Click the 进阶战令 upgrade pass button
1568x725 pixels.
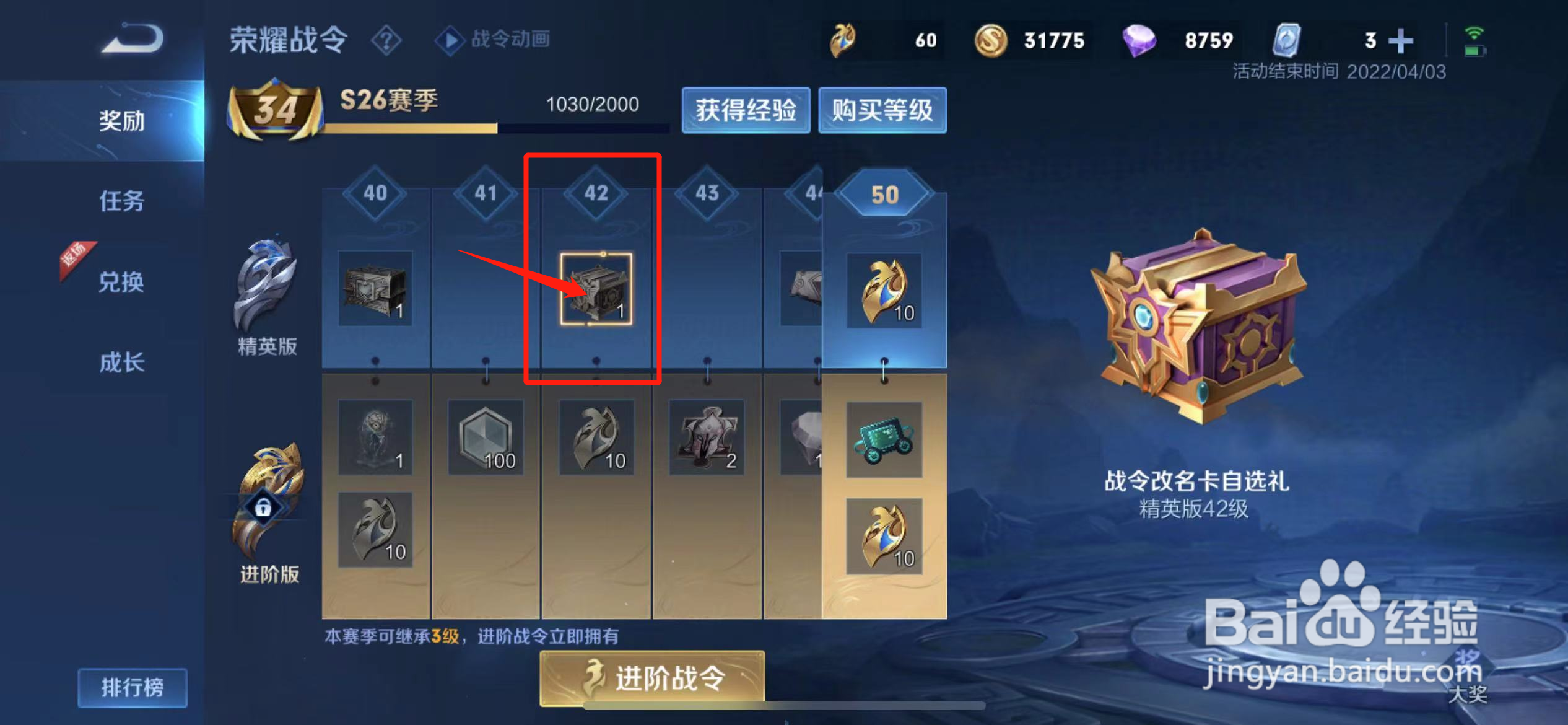click(x=650, y=678)
